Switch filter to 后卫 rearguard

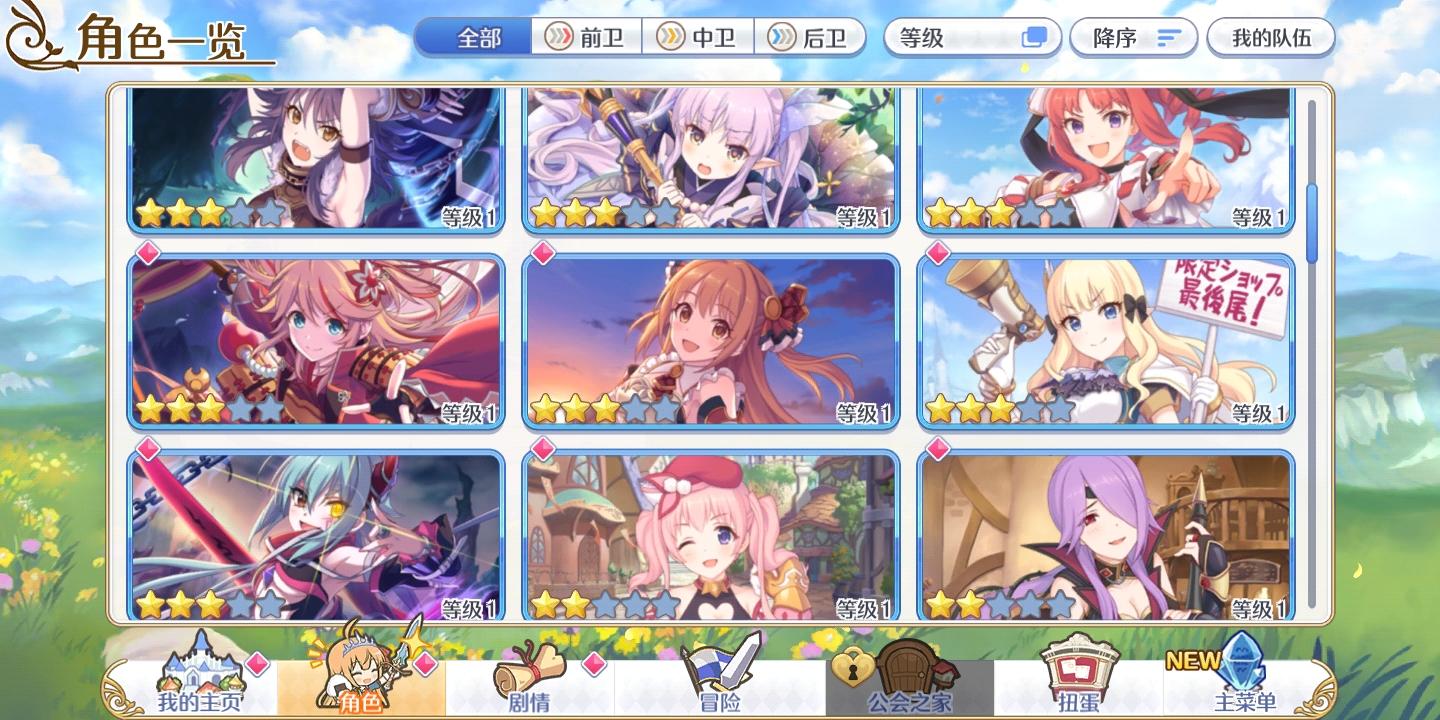pyautogui.click(x=811, y=38)
